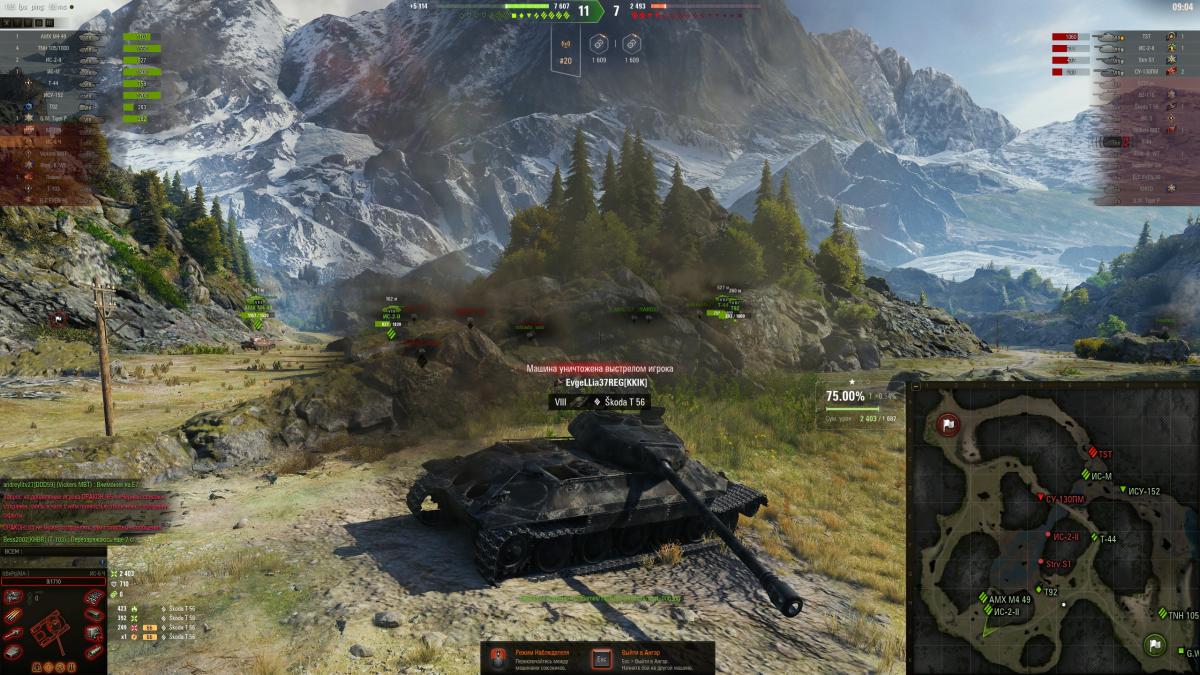This screenshot has width=1200, height=675.
Task: Click the Strv S1 enemy marker on minimap
Action: 1040,564
